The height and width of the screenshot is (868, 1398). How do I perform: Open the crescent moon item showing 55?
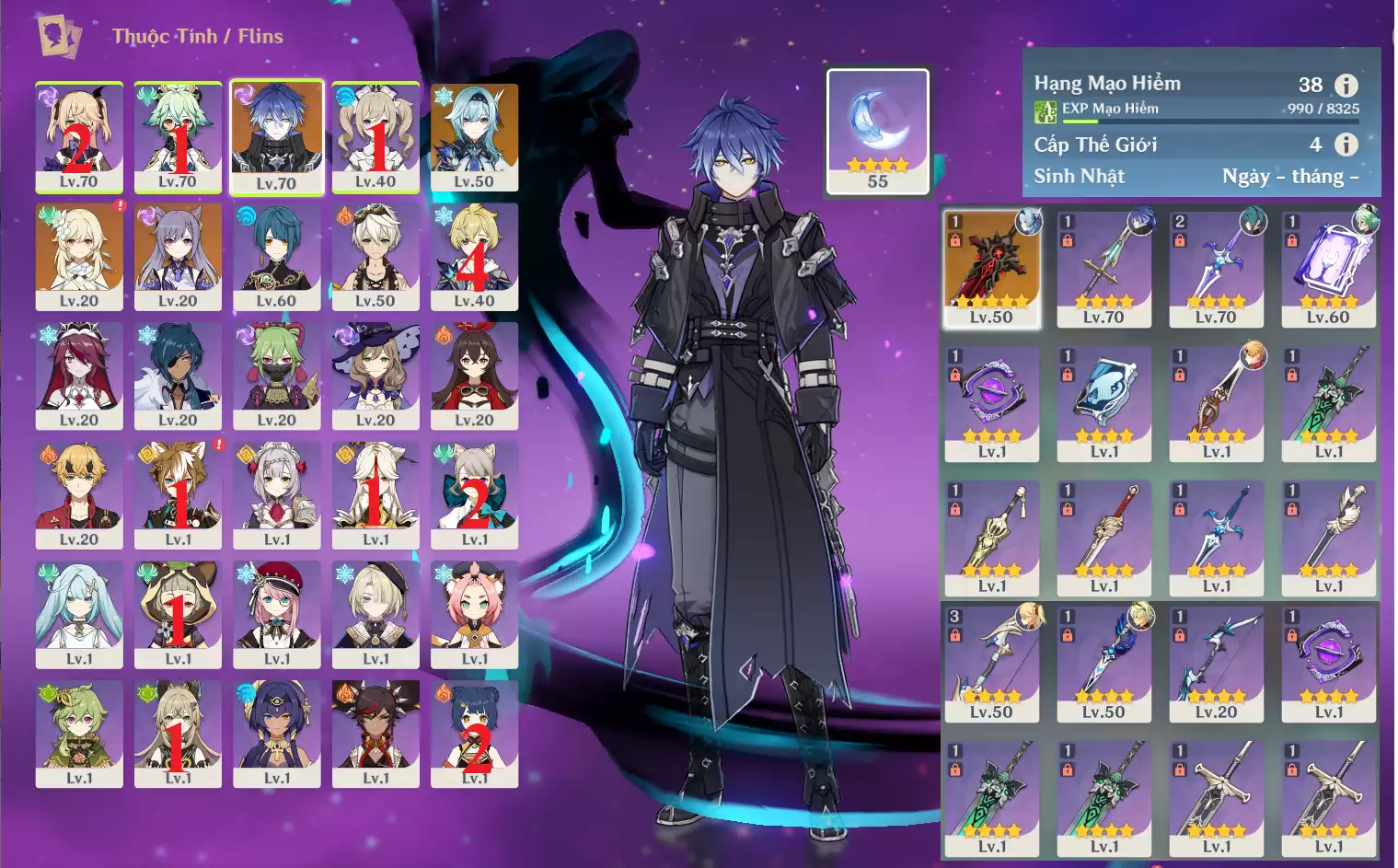[878, 130]
